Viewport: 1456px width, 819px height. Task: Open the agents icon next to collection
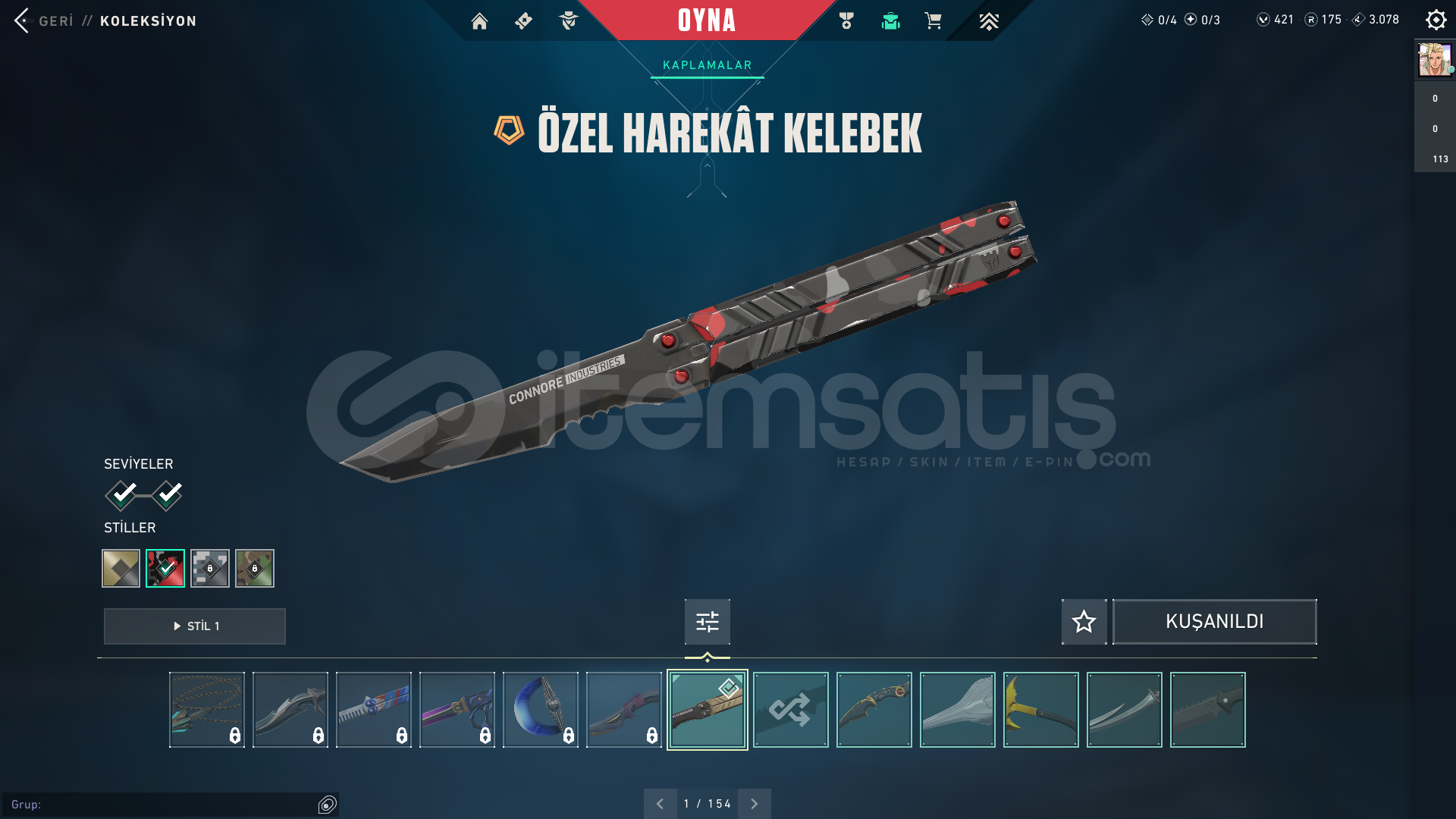[x=567, y=21]
